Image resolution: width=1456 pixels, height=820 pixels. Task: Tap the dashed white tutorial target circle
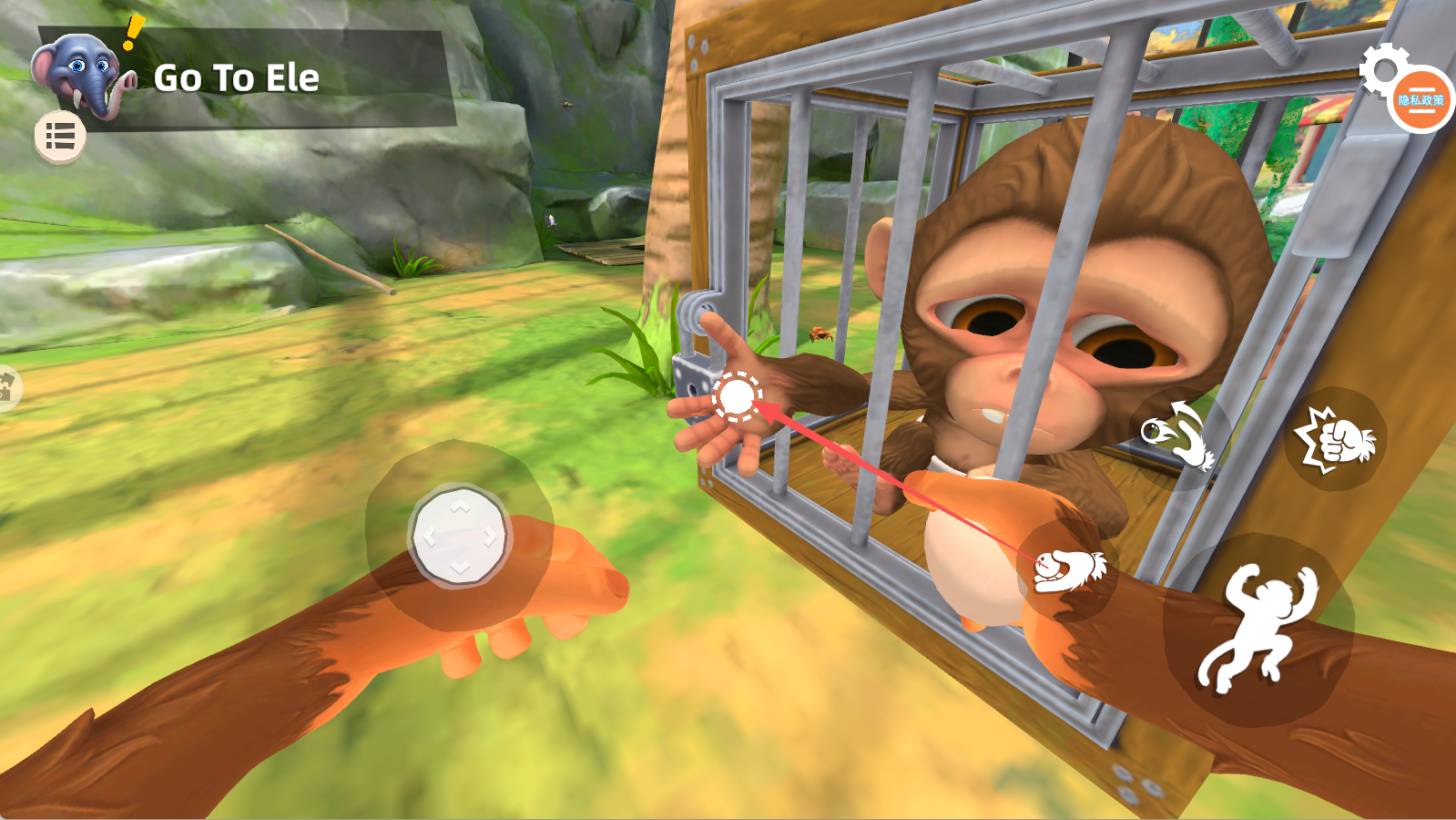(x=736, y=397)
